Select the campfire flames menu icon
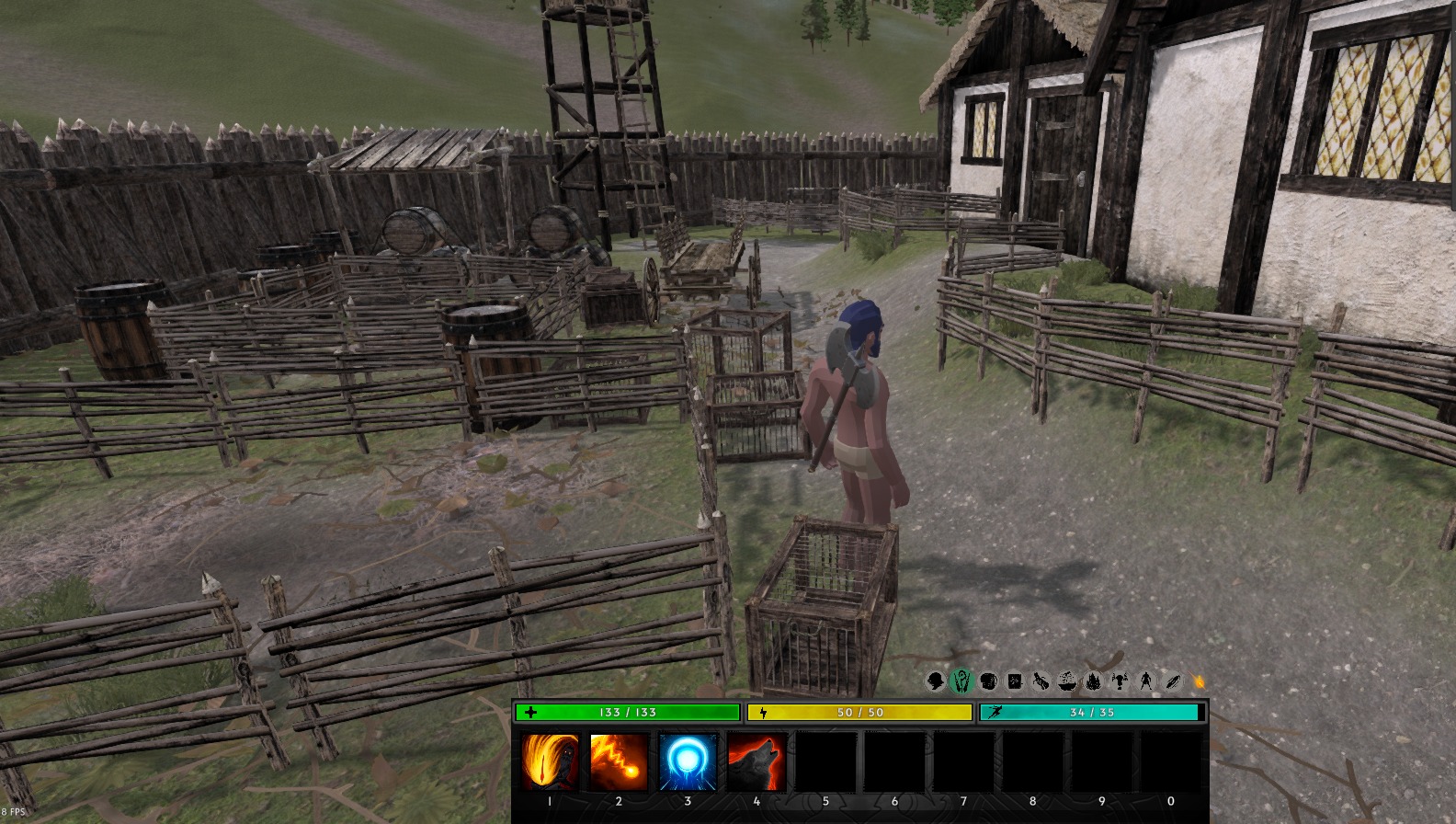Image resolution: width=1456 pixels, height=824 pixels. 1094,681
